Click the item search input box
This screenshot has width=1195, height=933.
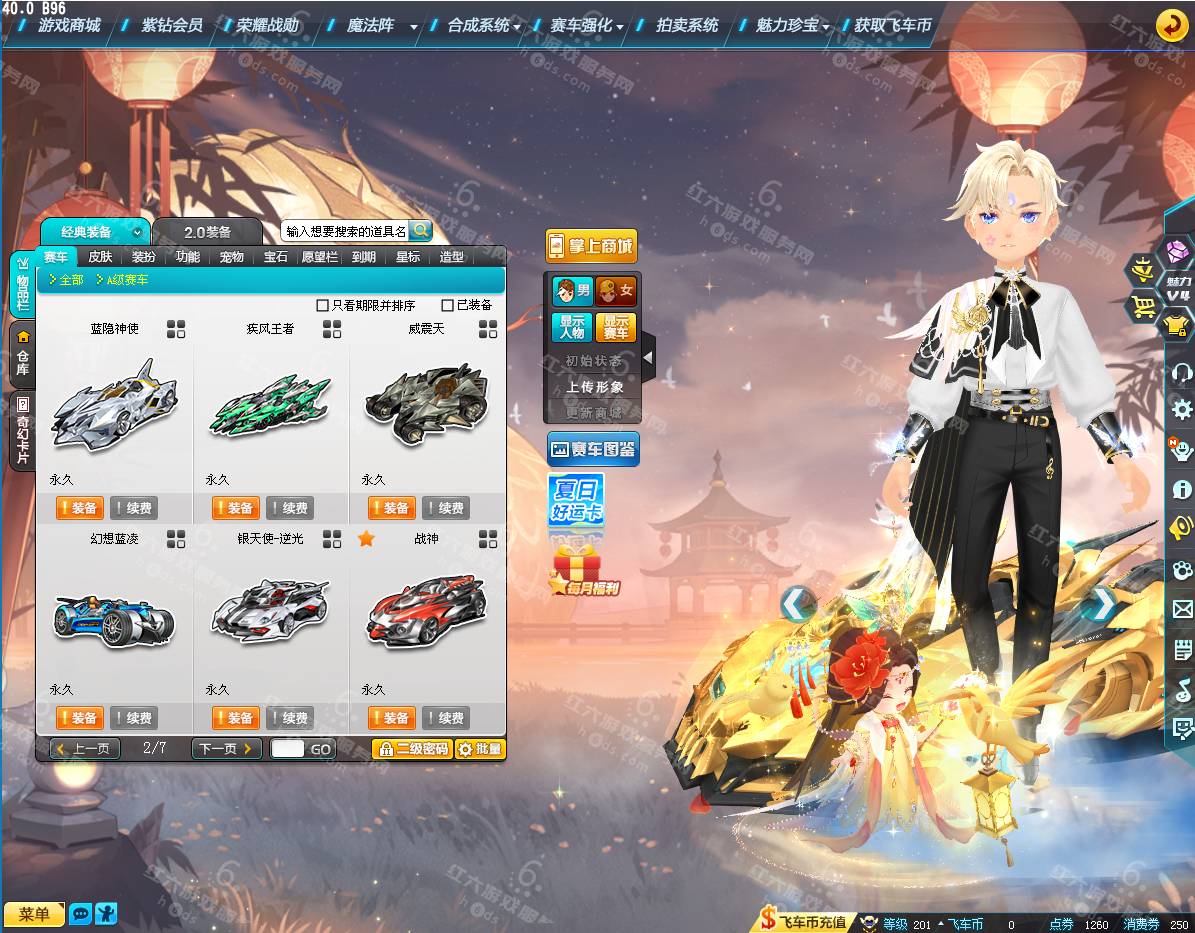point(345,231)
